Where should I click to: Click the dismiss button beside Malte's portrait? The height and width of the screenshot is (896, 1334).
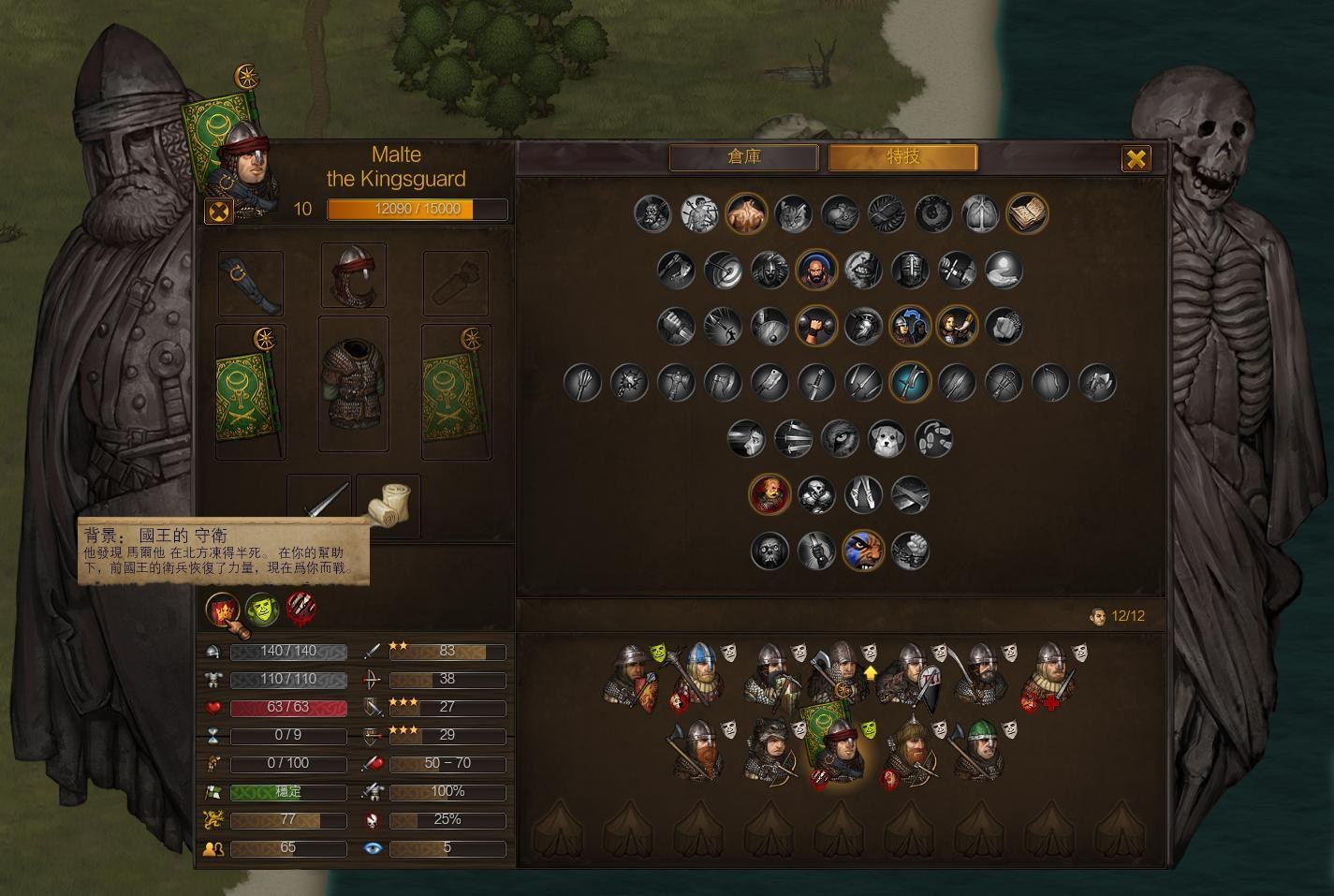(218, 211)
